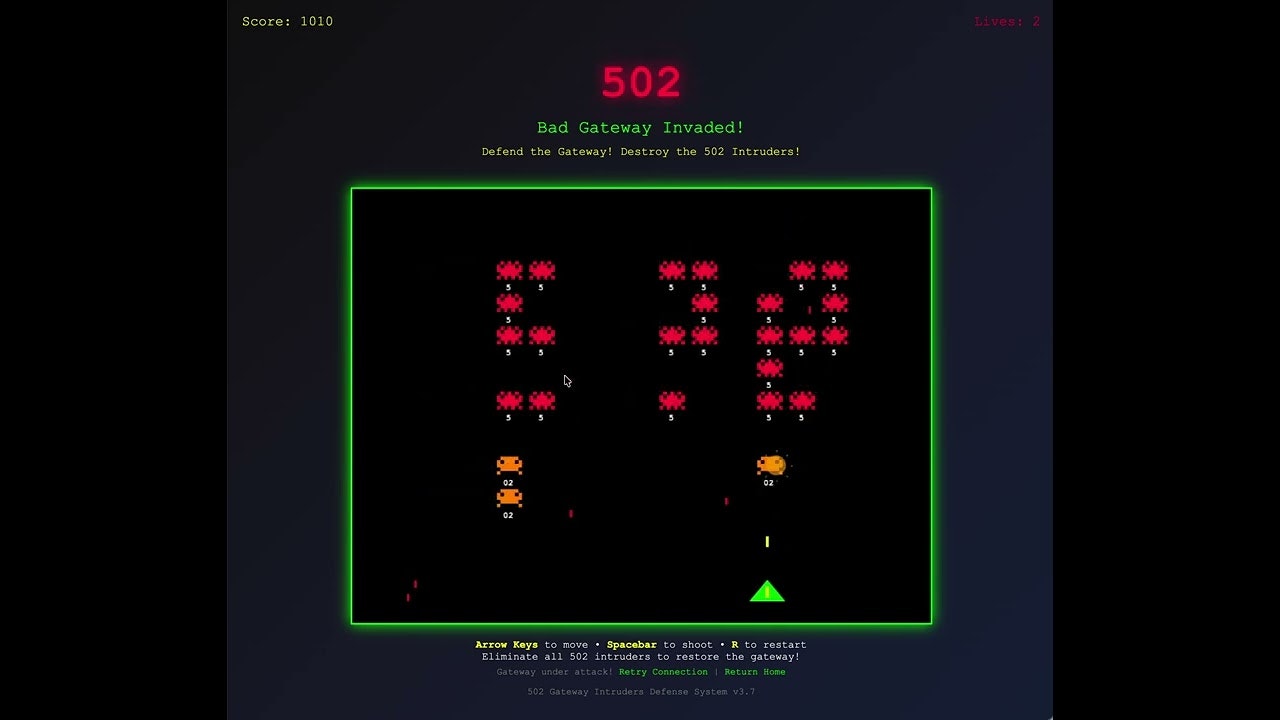Image resolution: width=1280 pixels, height=720 pixels.
Task: Select a red invader in the middle formation
Action: (671, 270)
